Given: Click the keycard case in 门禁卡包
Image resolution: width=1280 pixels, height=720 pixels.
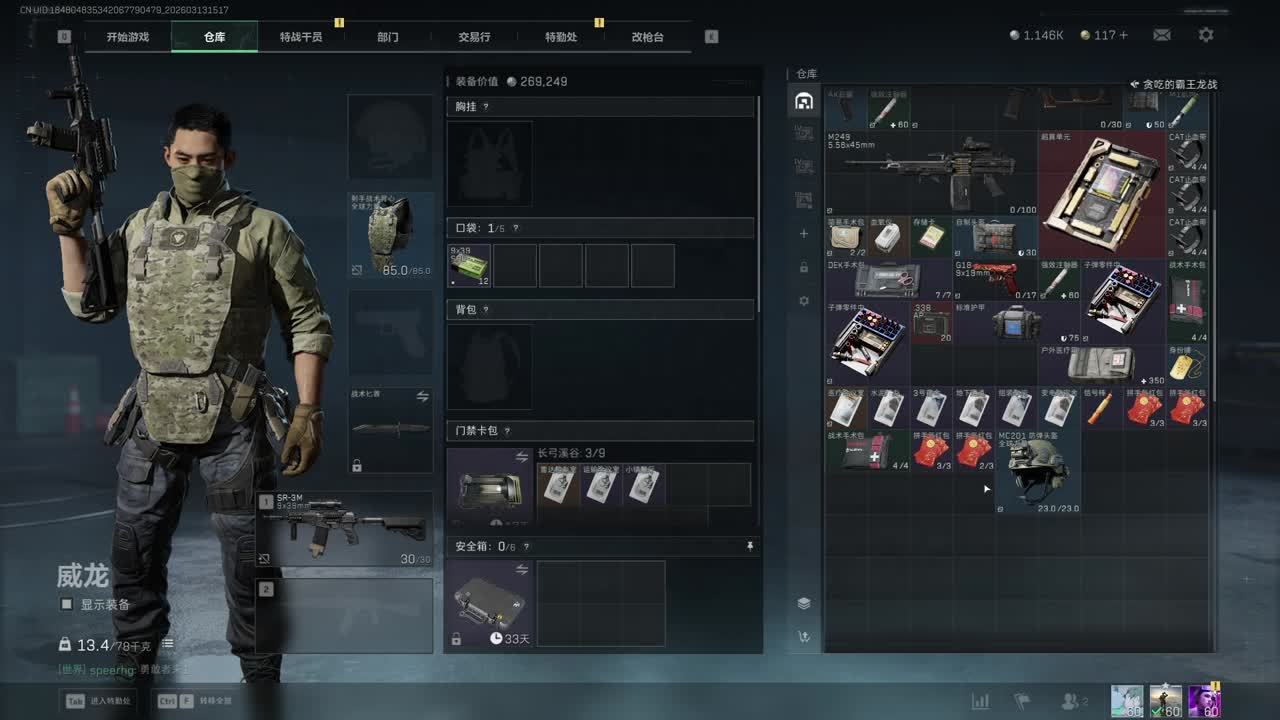Looking at the screenshot, I should coord(489,486).
